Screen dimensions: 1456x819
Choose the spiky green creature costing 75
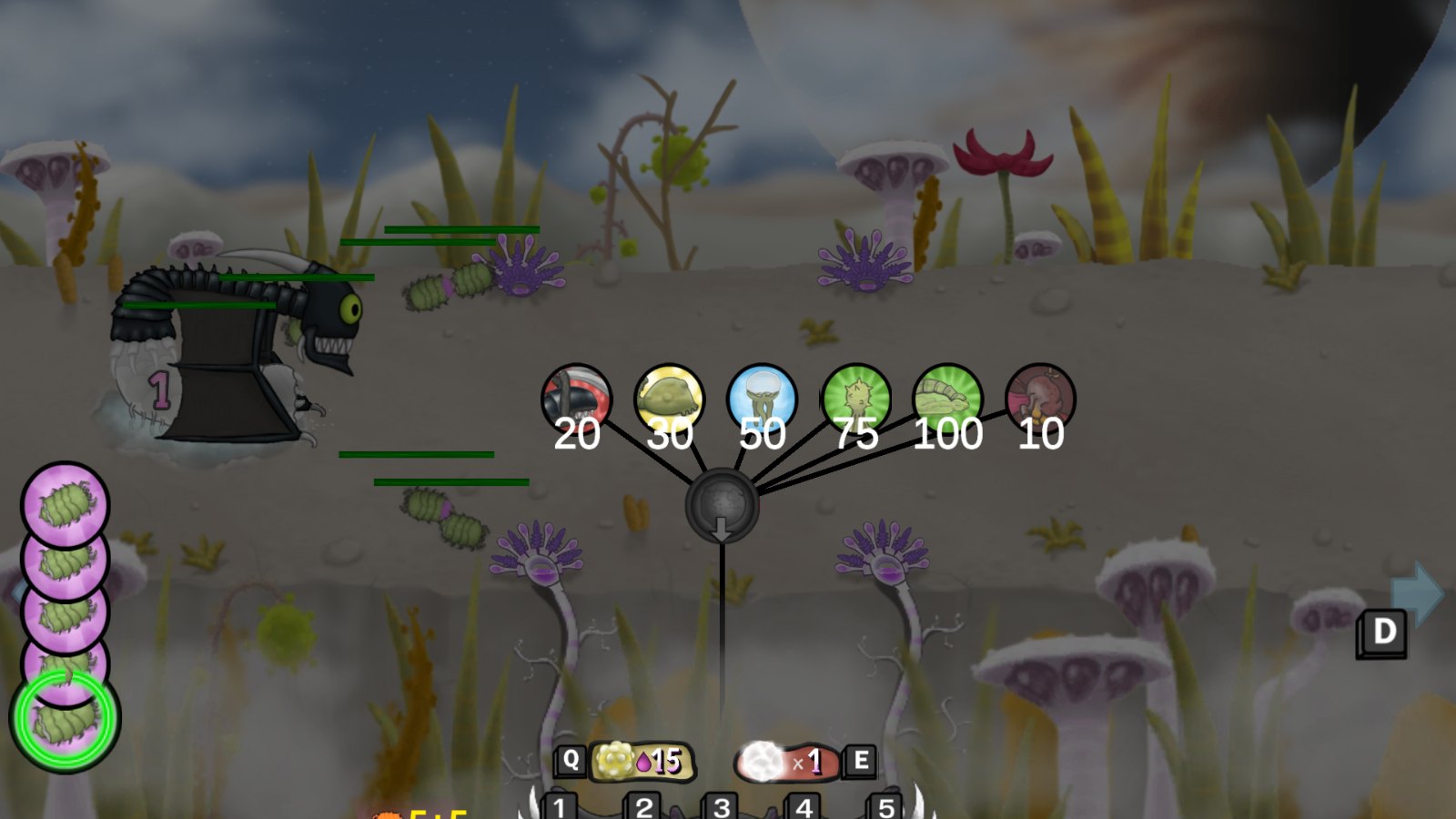pyautogui.click(x=855, y=399)
